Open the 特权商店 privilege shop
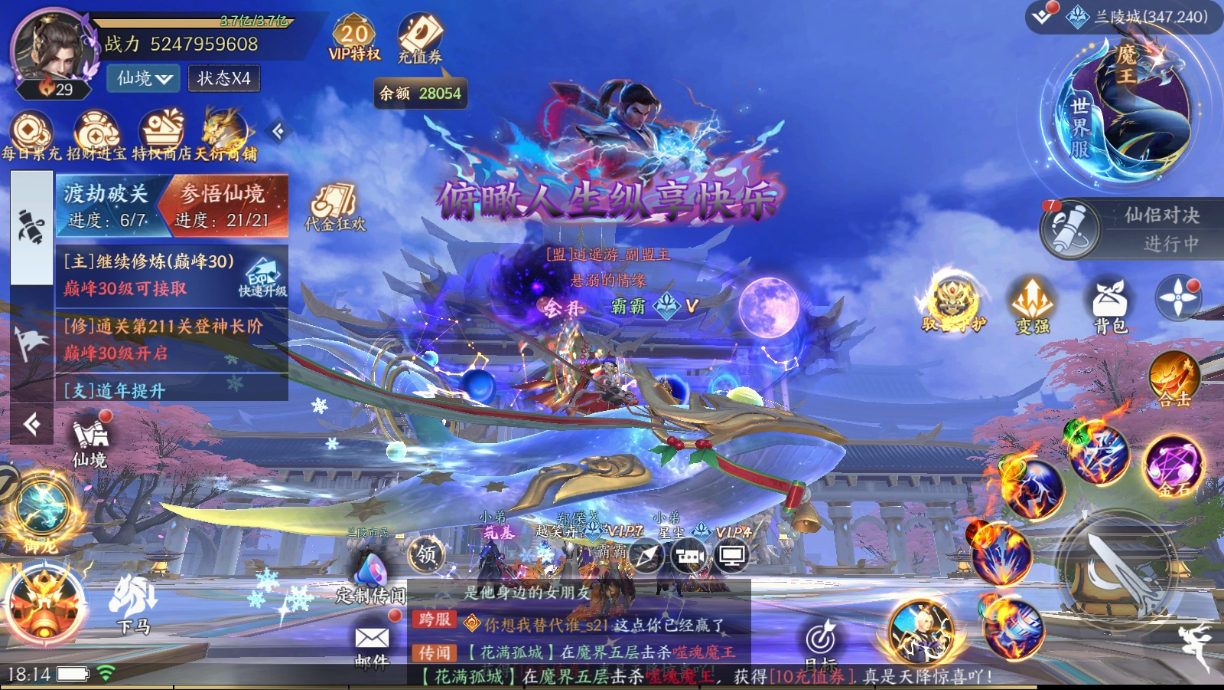This screenshot has width=1224, height=690. tap(162, 132)
